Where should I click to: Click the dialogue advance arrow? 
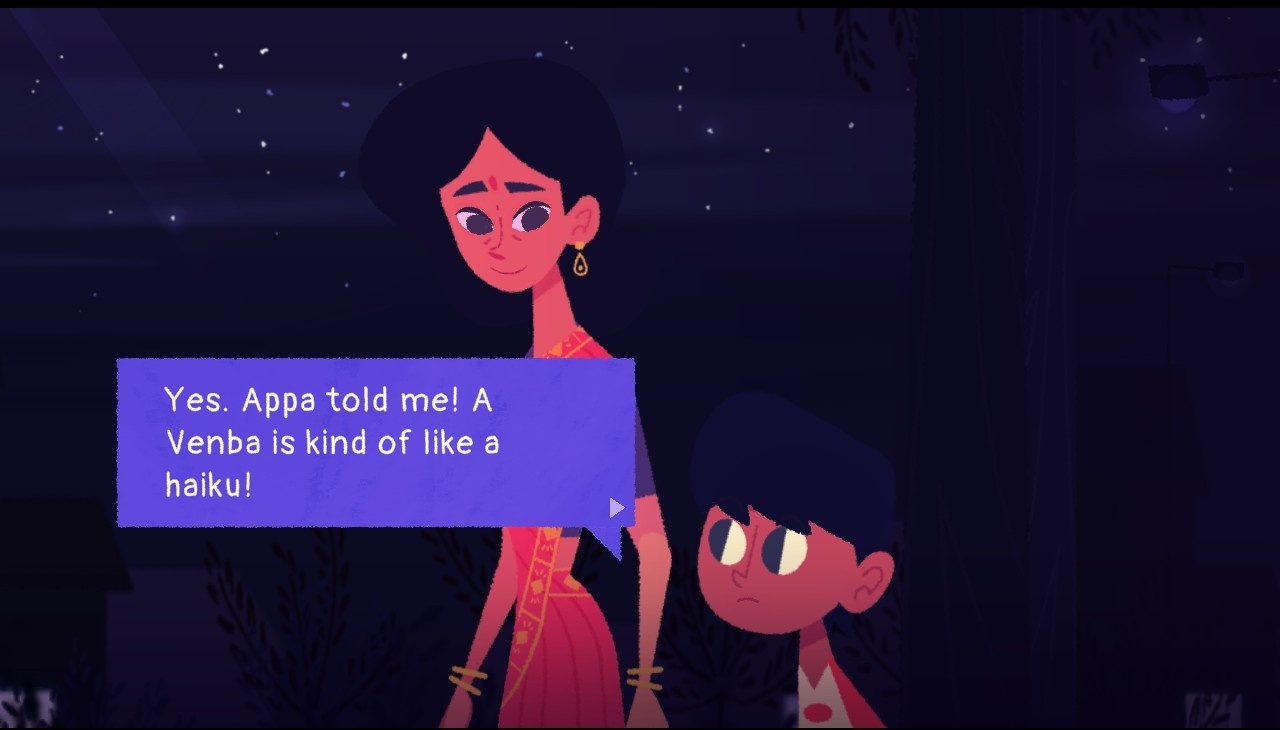616,508
